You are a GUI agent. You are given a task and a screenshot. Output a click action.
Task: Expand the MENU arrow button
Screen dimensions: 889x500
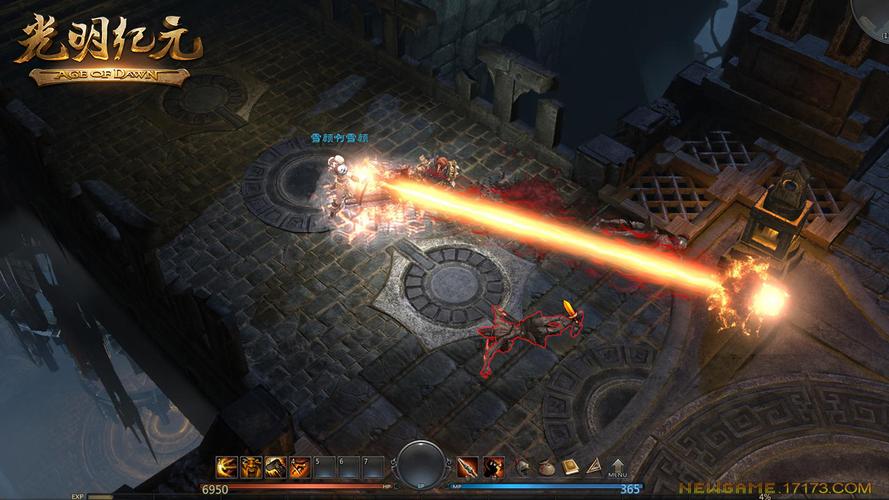(617, 464)
